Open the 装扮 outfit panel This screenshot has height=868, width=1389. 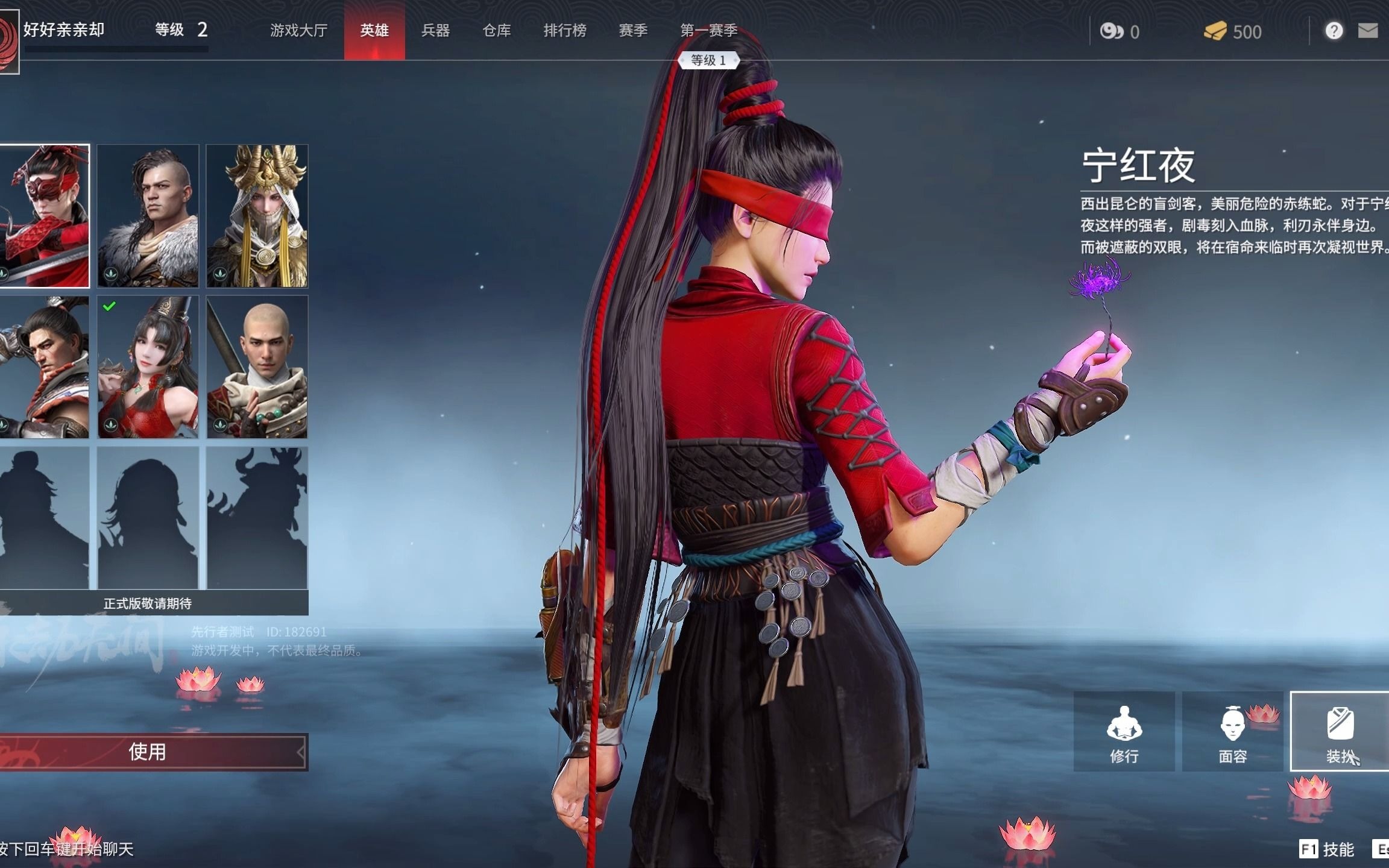coord(1340,731)
